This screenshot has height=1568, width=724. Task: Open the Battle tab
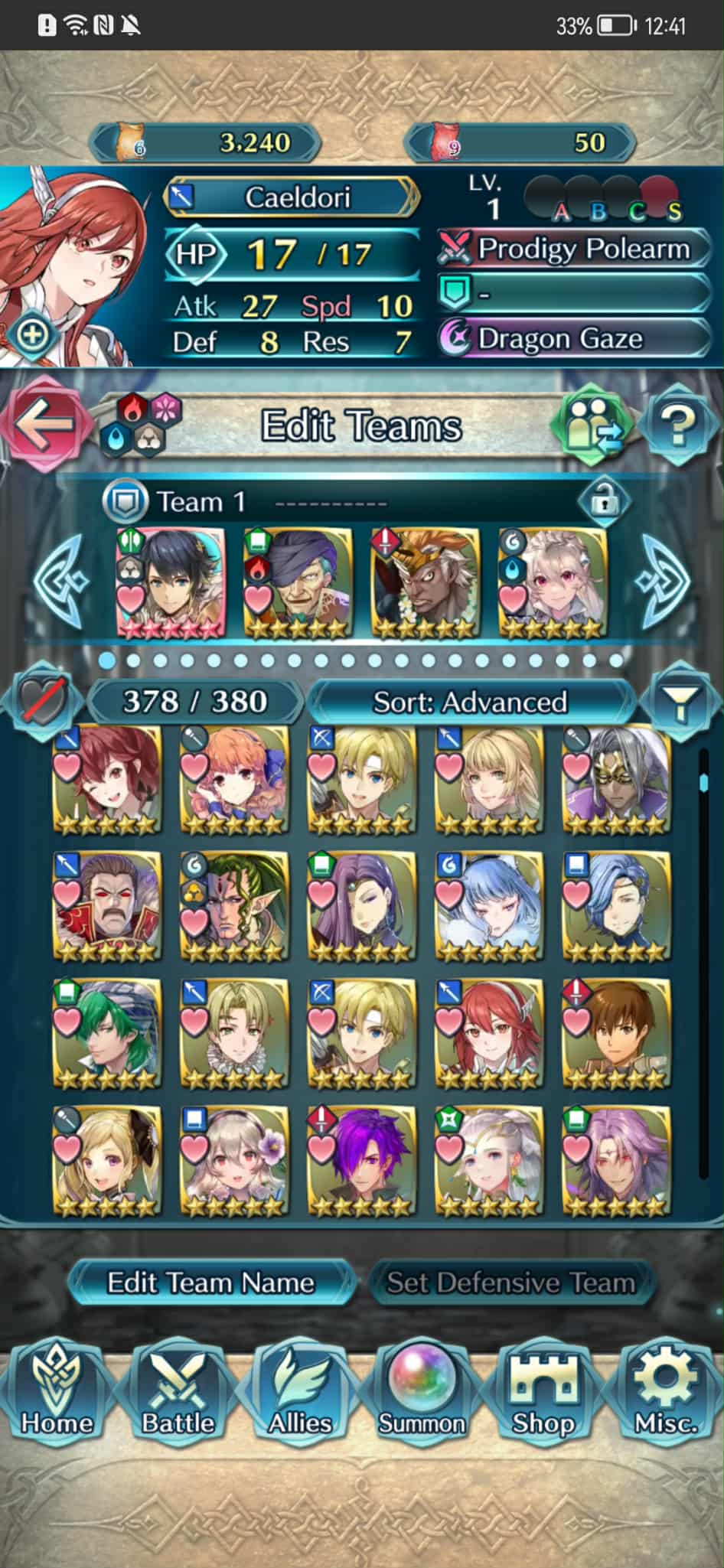[178, 1394]
